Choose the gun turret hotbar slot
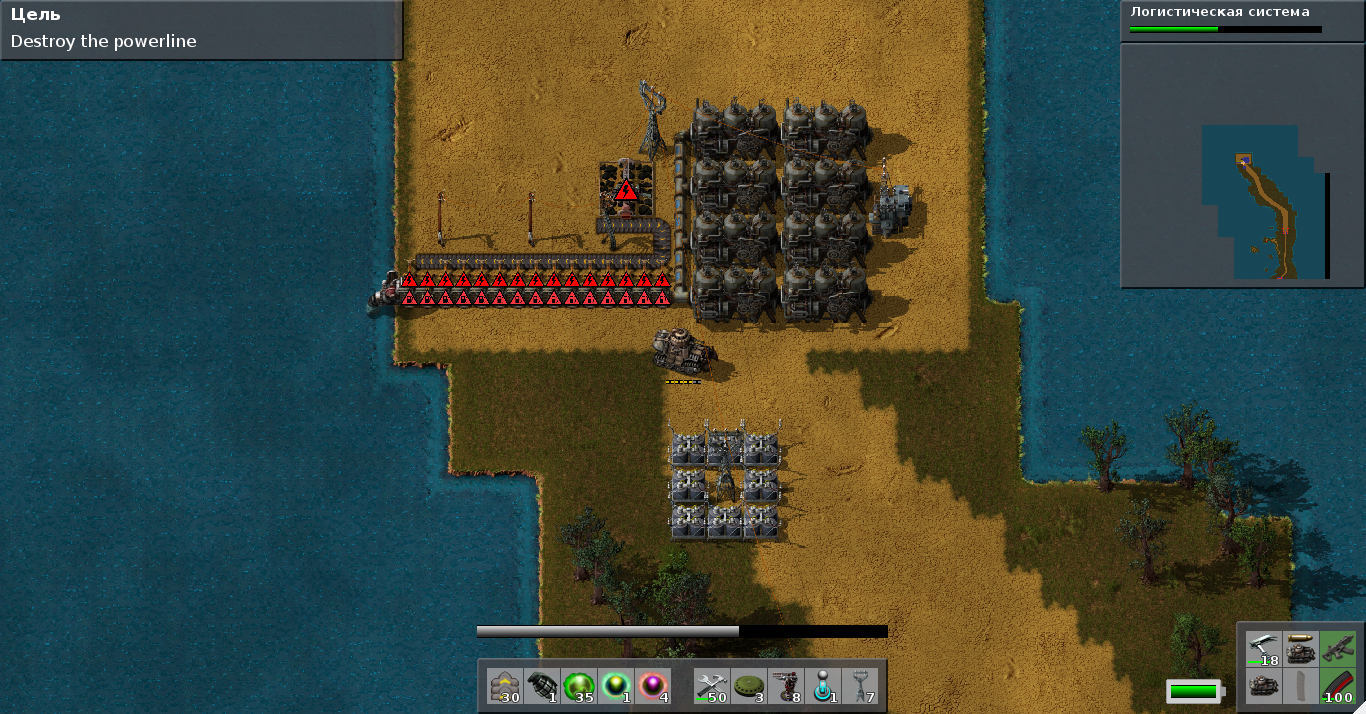The image size is (1366, 714). coord(785,687)
